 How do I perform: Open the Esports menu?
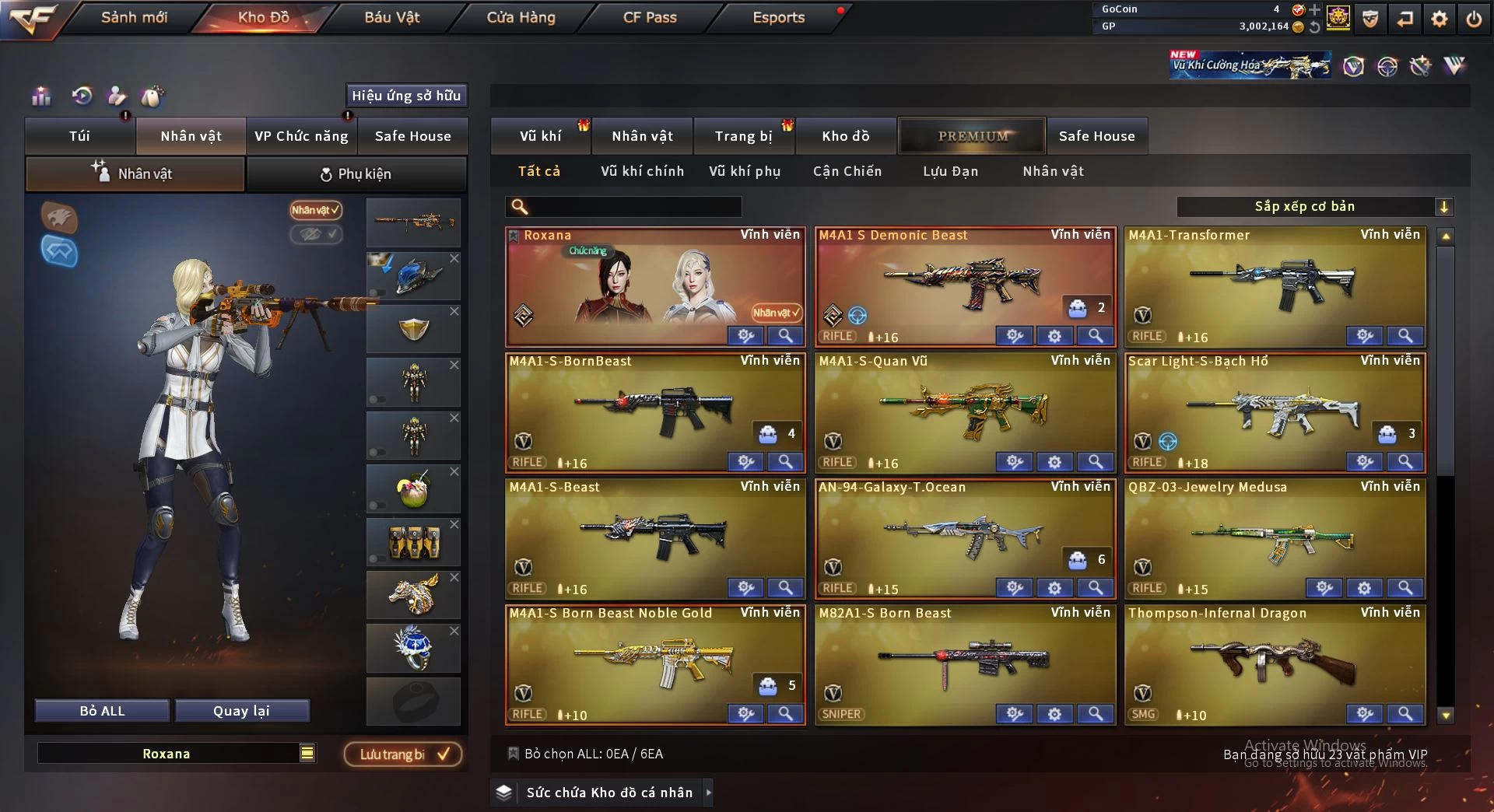[x=778, y=17]
